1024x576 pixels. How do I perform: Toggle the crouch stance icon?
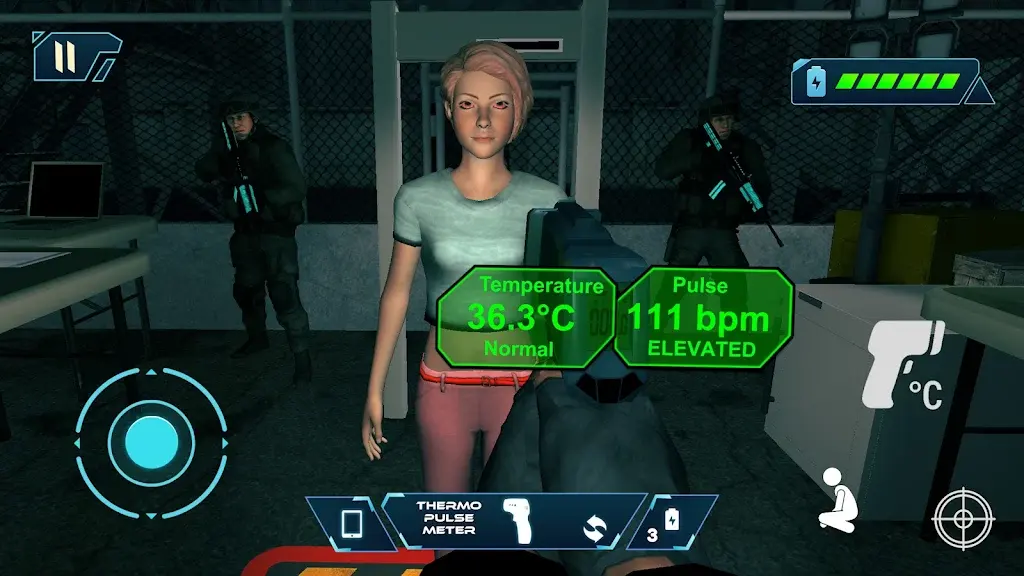coord(837,498)
